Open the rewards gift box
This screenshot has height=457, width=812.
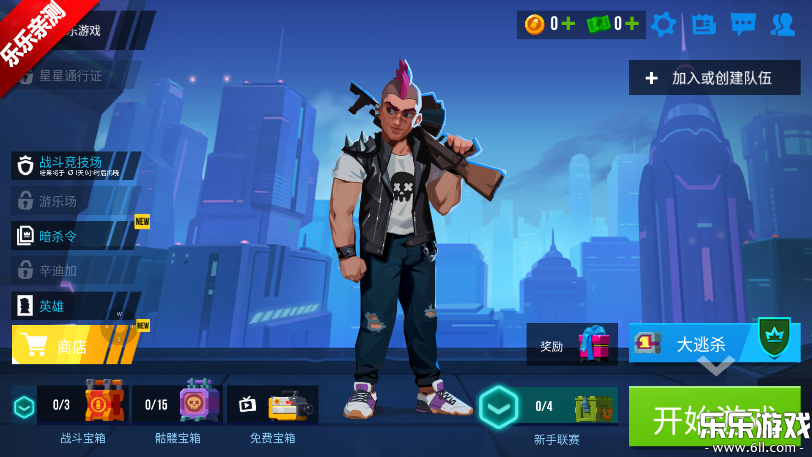point(575,345)
